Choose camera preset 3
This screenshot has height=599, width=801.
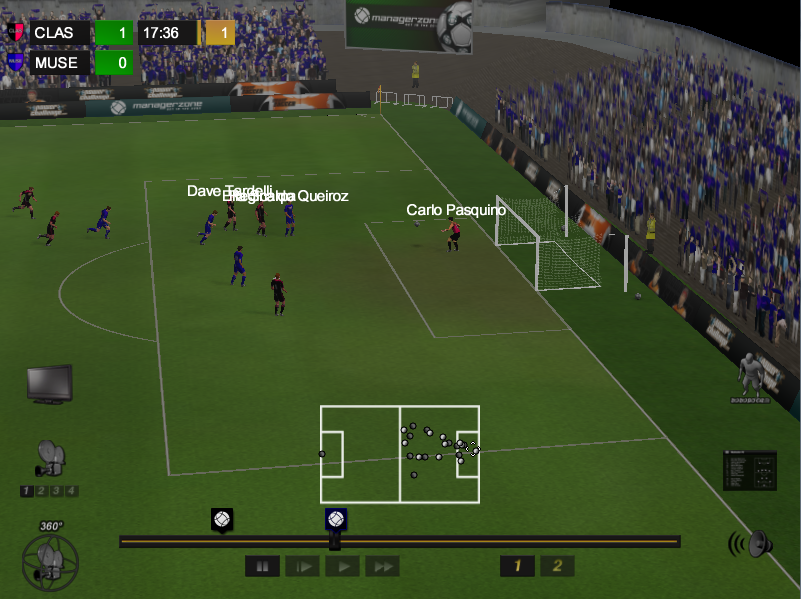(x=57, y=491)
